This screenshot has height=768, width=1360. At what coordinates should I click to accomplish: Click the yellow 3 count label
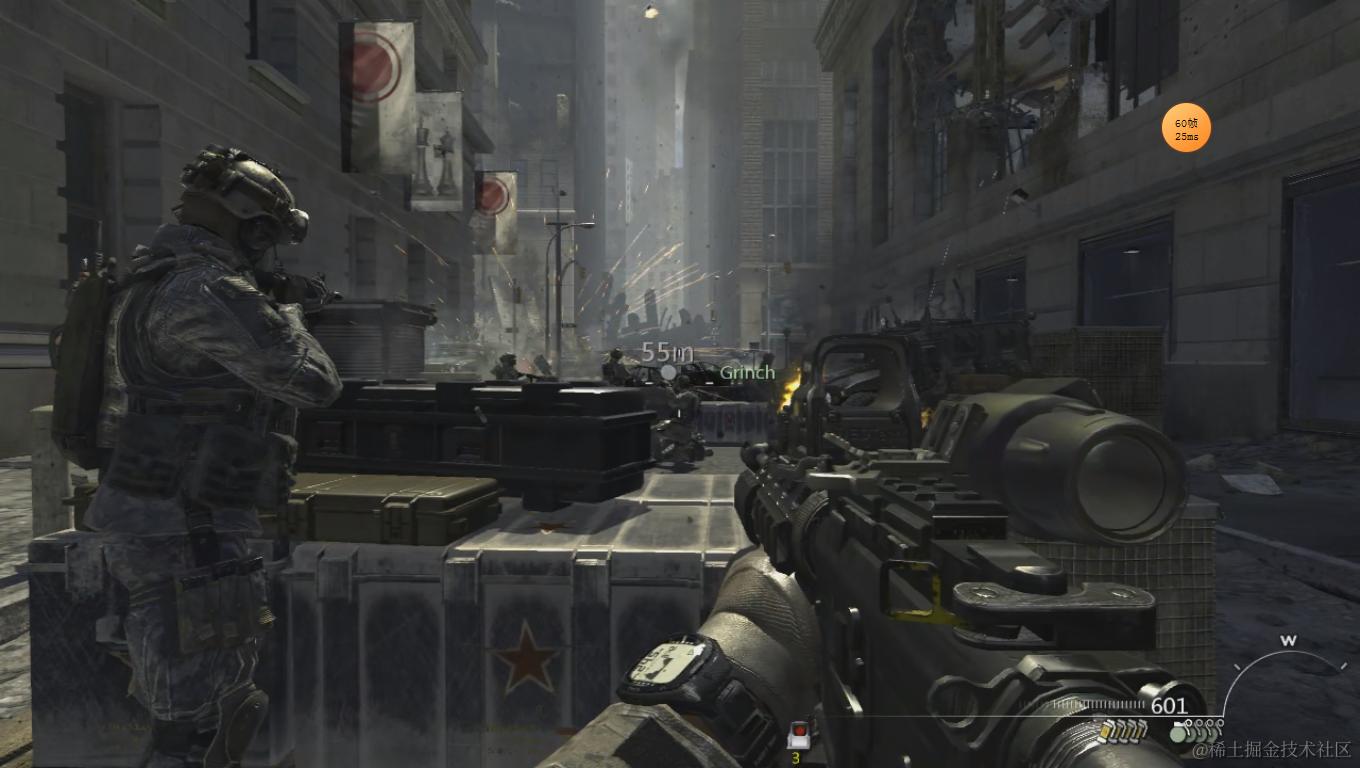pyautogui.click(x=795, y=758)
